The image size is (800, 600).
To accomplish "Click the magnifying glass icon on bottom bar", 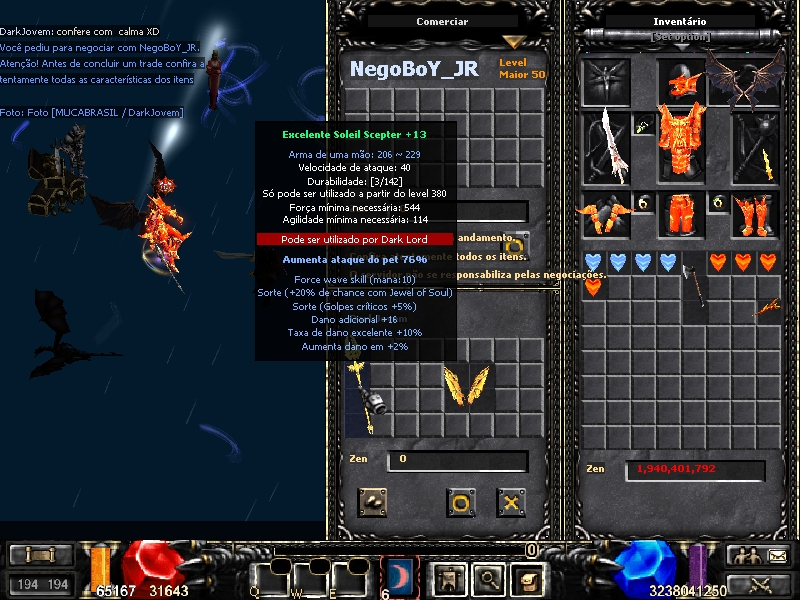I will (487, 577).
